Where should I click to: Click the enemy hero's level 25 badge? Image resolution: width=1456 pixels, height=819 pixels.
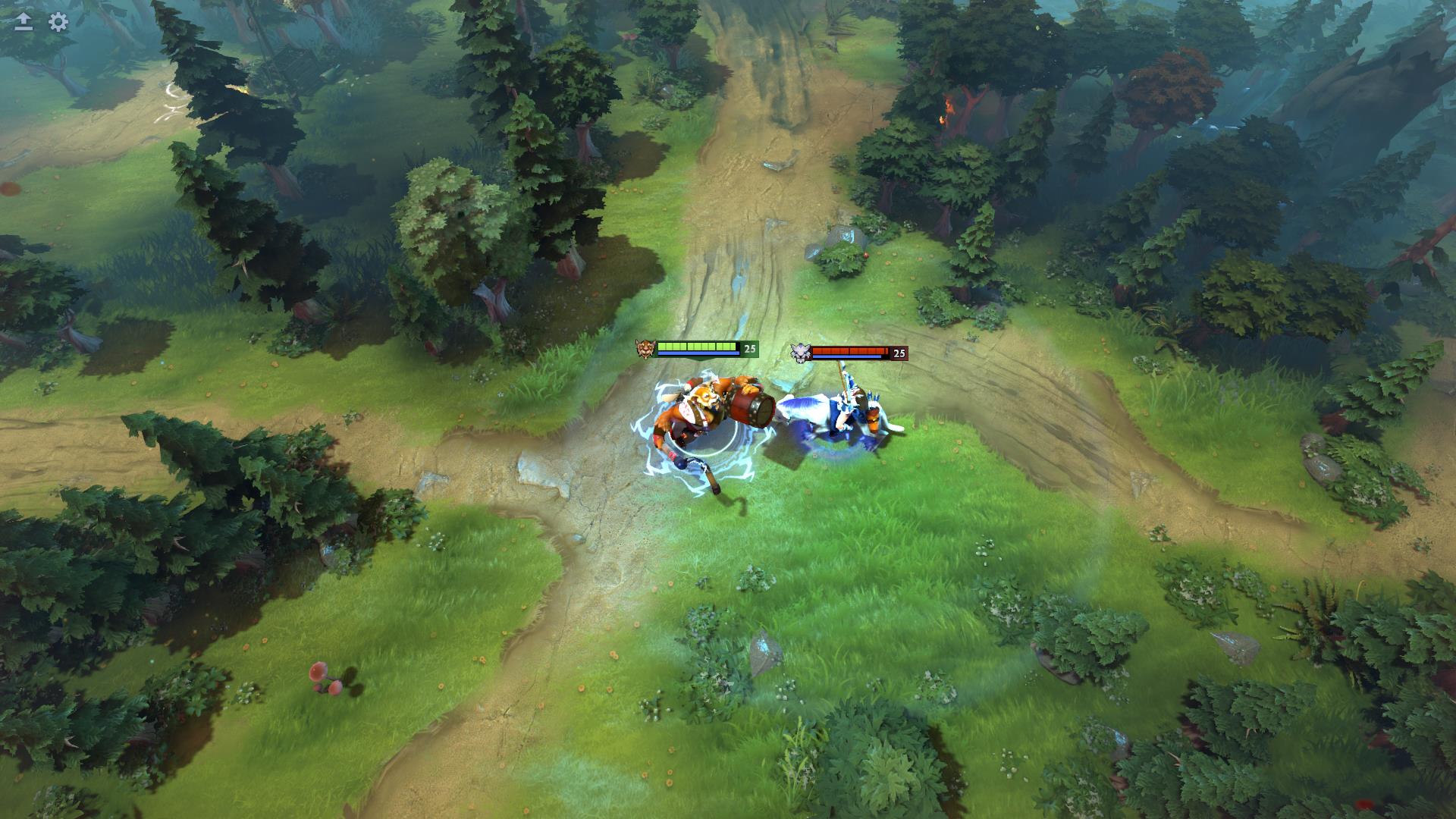coord(899,353)
